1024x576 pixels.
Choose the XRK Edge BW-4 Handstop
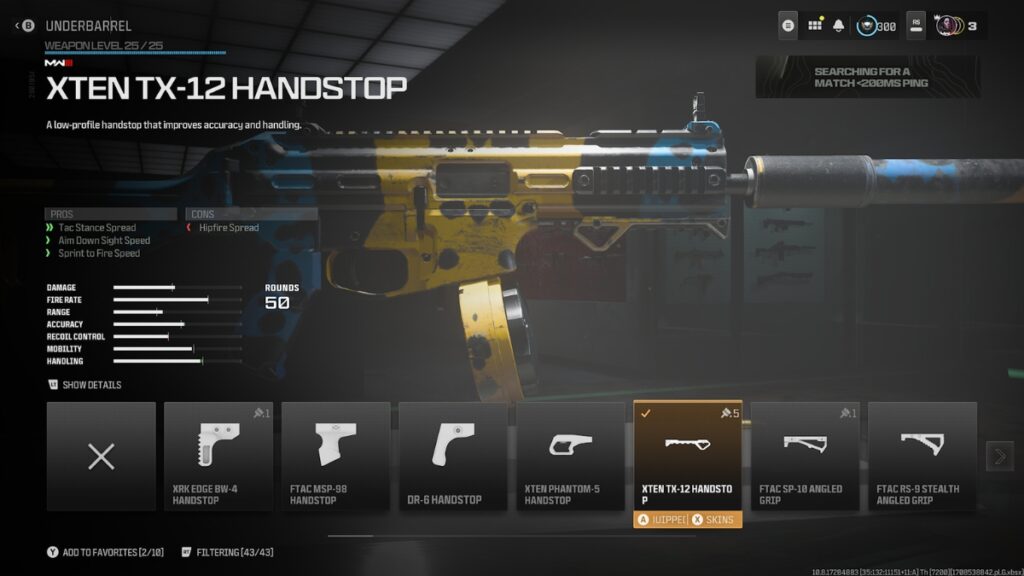point(218,456)
